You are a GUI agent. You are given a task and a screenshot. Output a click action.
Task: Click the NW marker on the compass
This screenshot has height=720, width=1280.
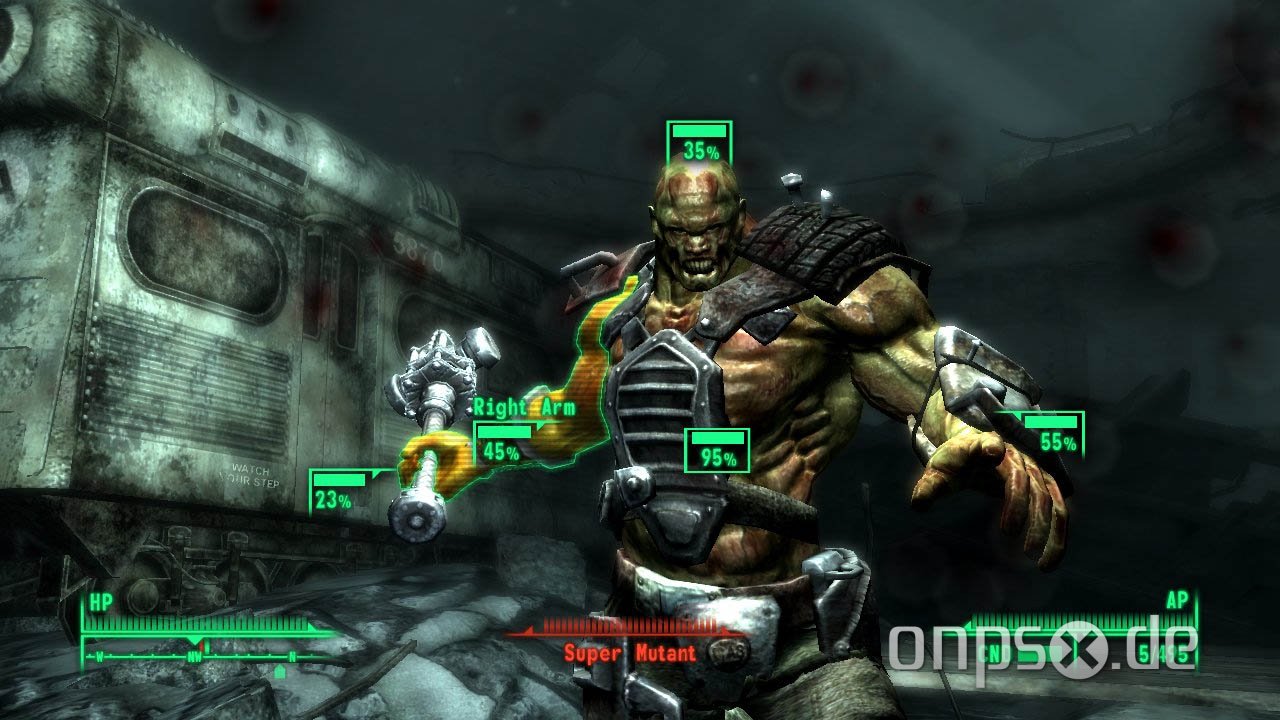(x=194, y=656)
